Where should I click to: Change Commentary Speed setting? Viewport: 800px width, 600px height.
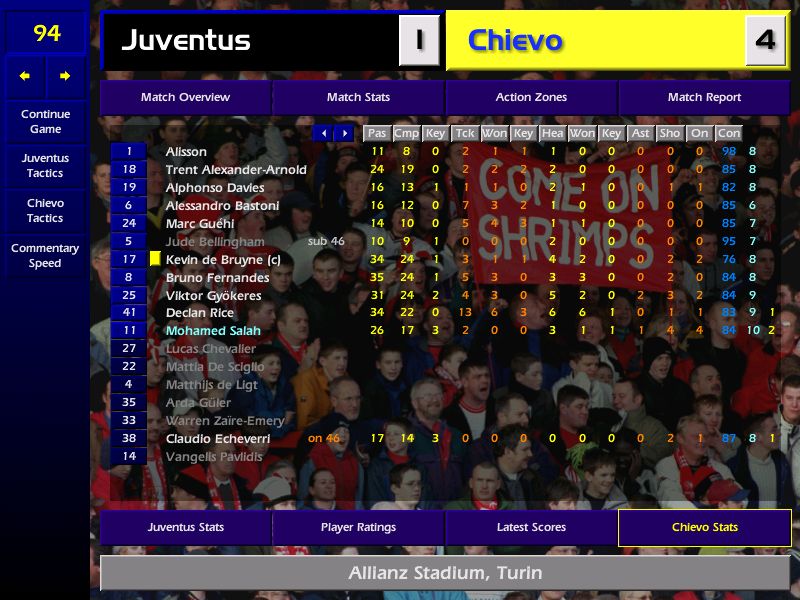[x=45, y=256]
